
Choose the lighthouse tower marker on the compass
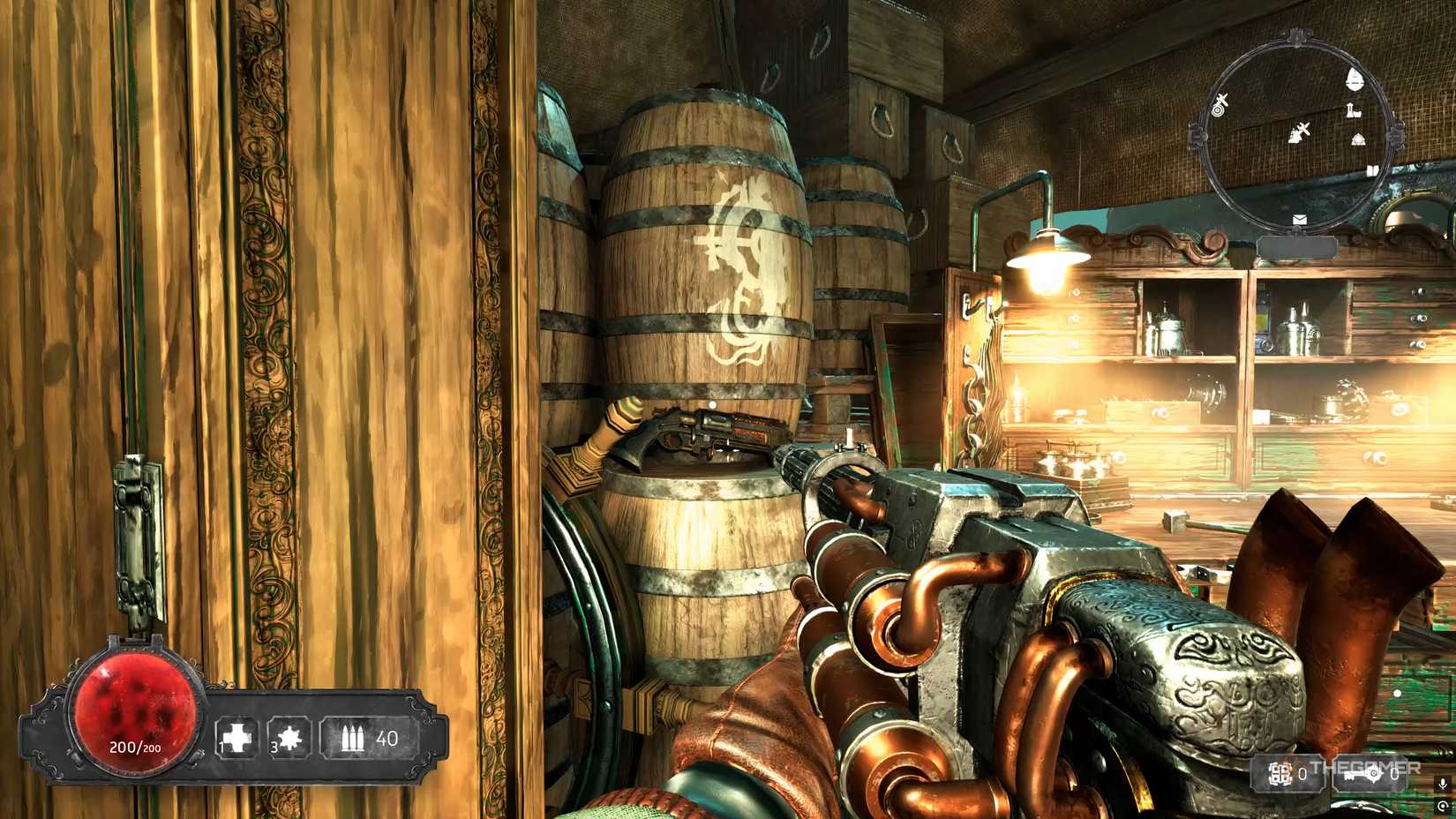[1351, 110]
